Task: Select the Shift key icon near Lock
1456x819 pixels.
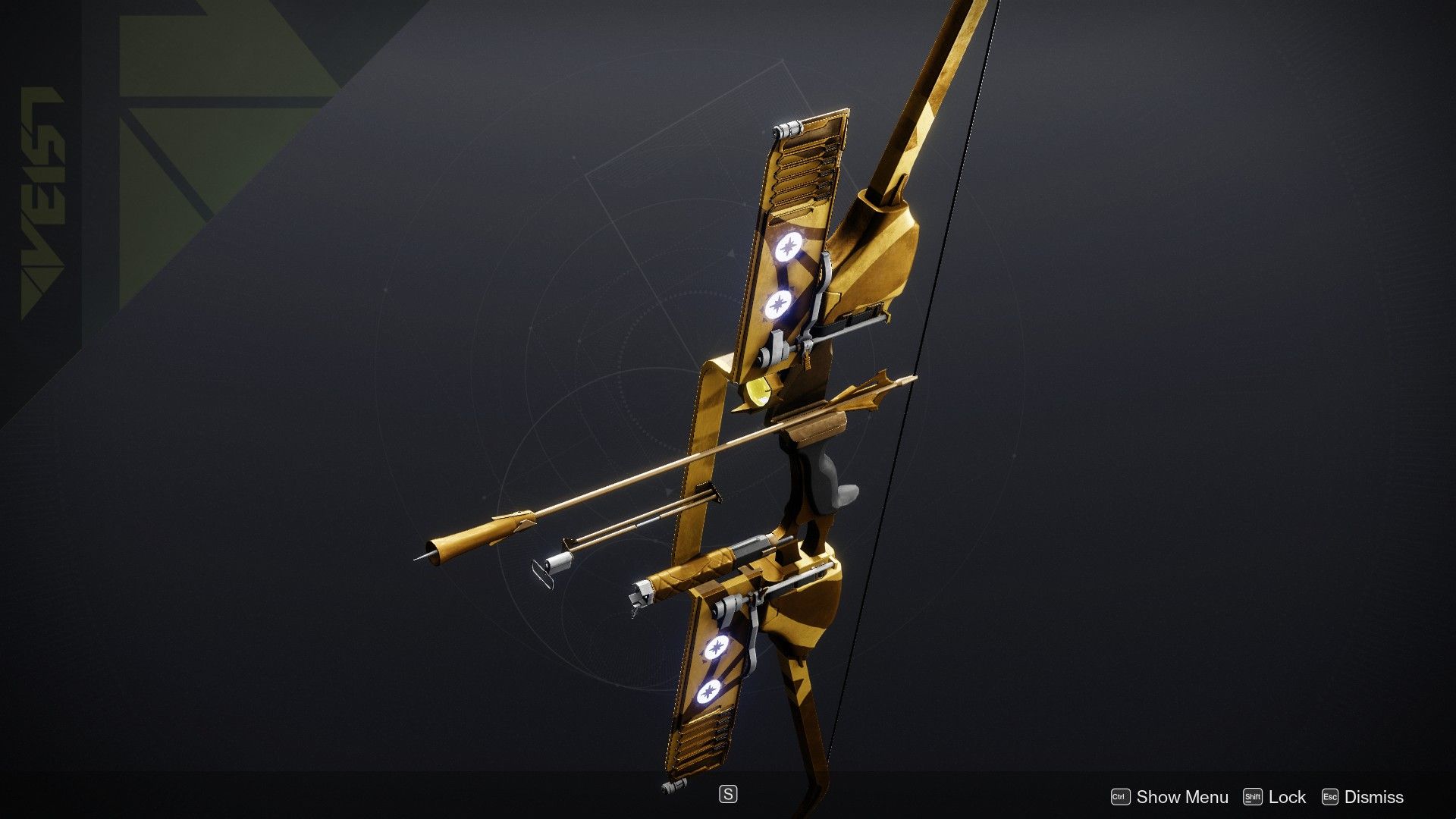Action: click(1254, 797)
